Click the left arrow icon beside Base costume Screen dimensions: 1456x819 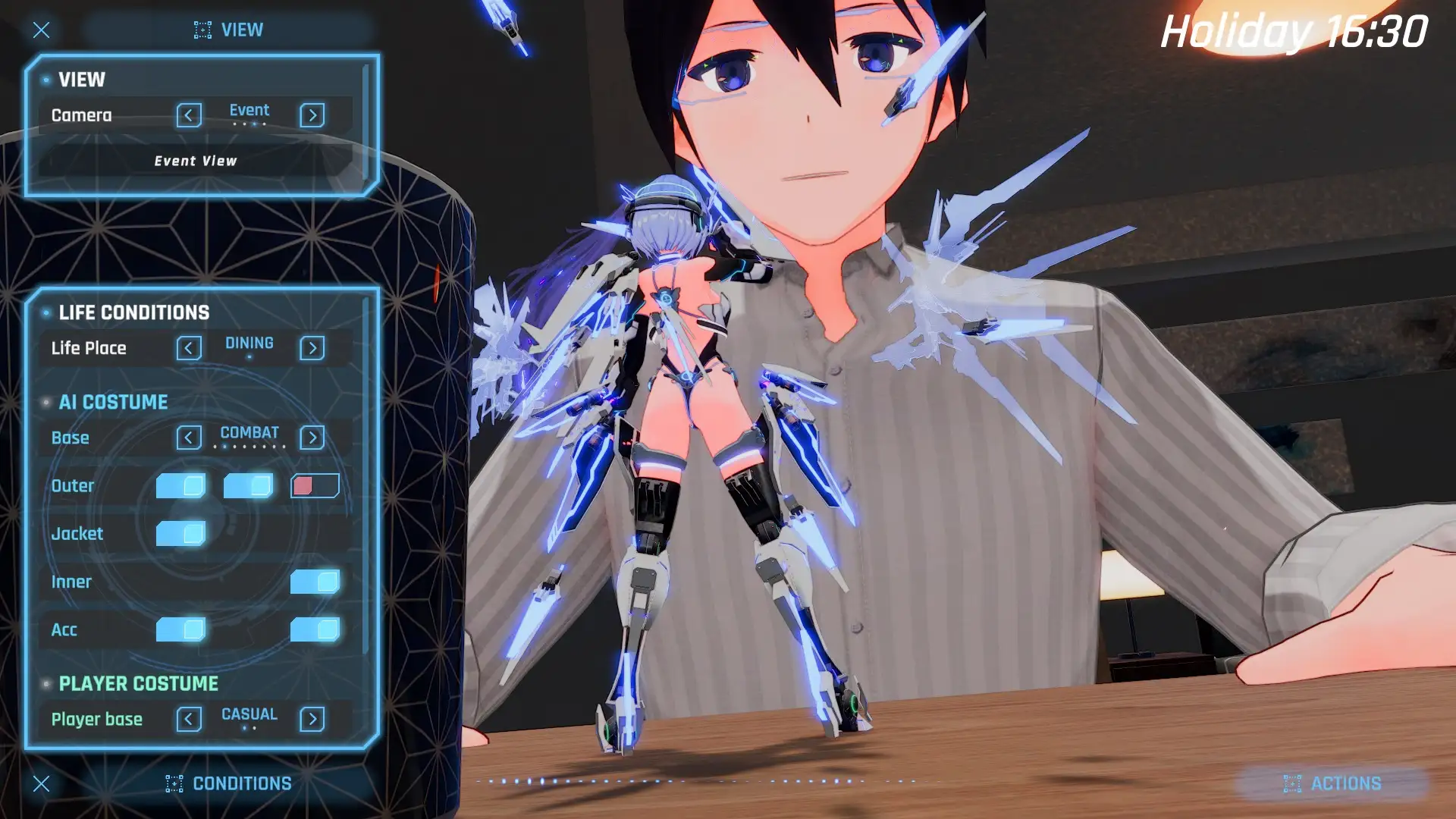tap(189, 438)
